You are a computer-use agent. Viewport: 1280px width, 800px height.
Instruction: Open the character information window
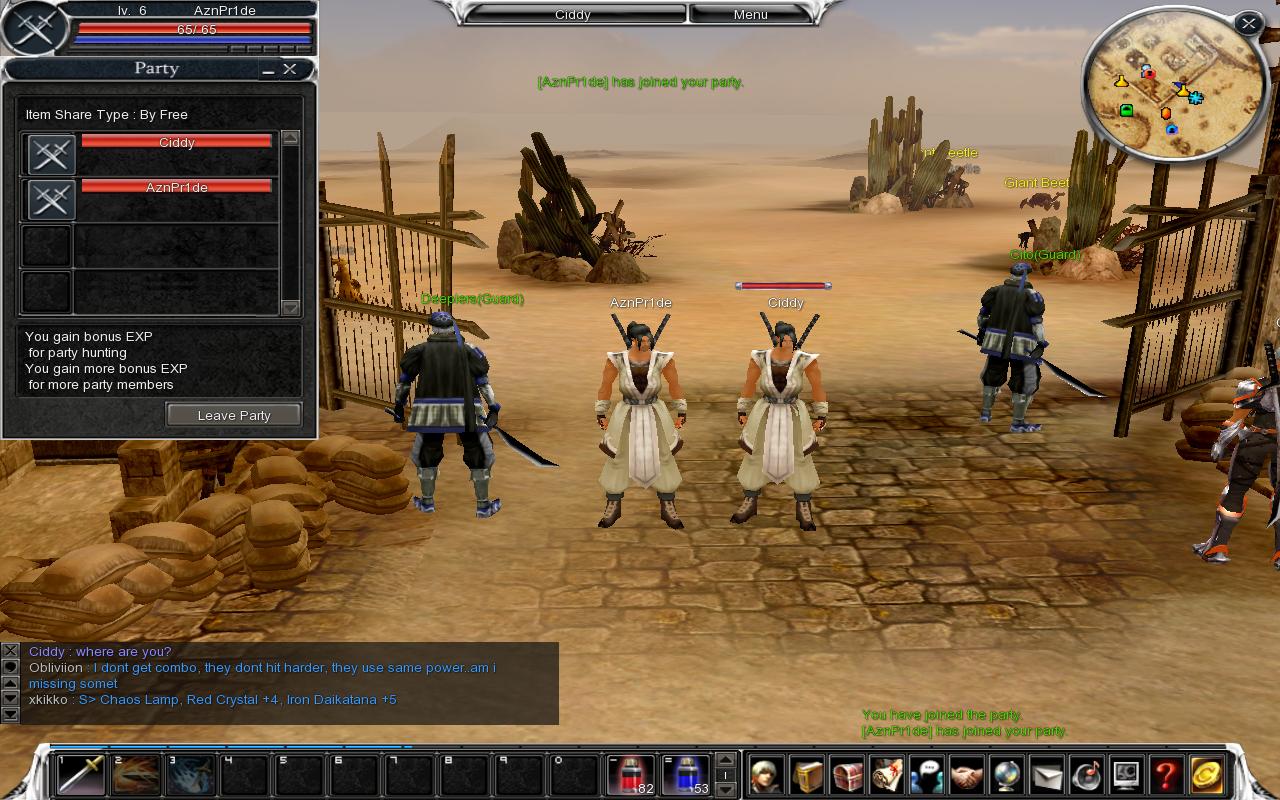[x=764, y=775]
